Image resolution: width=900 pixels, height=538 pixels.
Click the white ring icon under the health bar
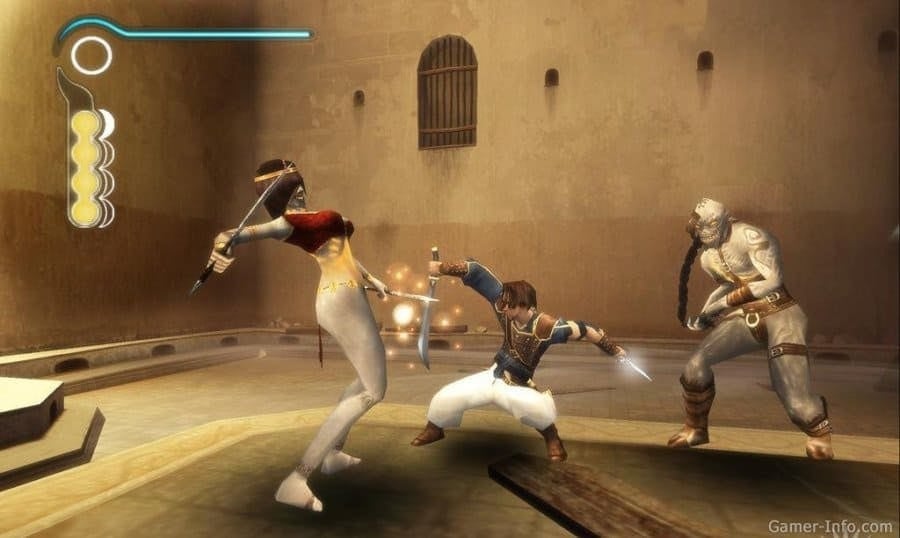(91, 55)
